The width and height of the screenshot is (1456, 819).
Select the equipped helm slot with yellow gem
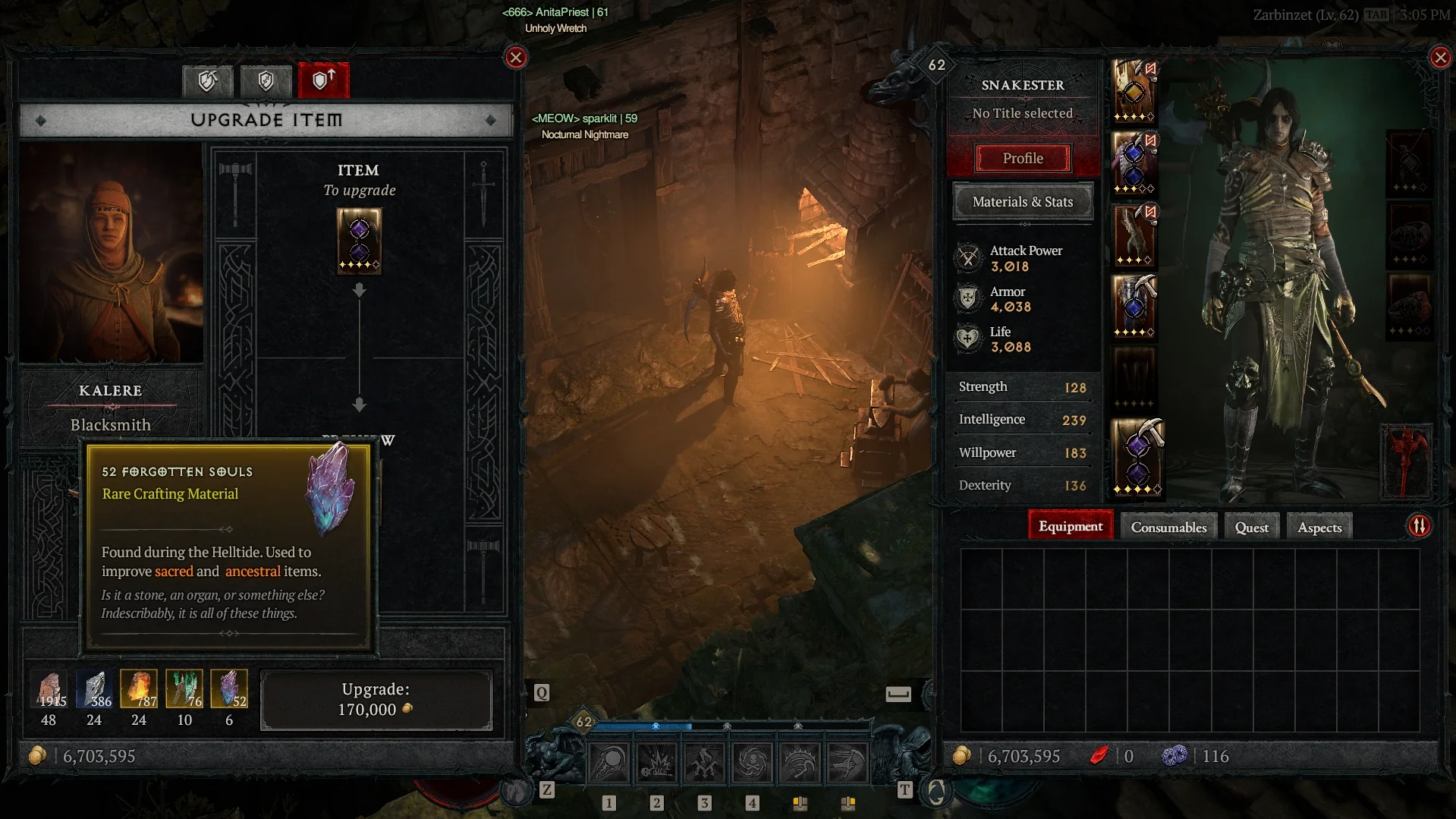1134,91
